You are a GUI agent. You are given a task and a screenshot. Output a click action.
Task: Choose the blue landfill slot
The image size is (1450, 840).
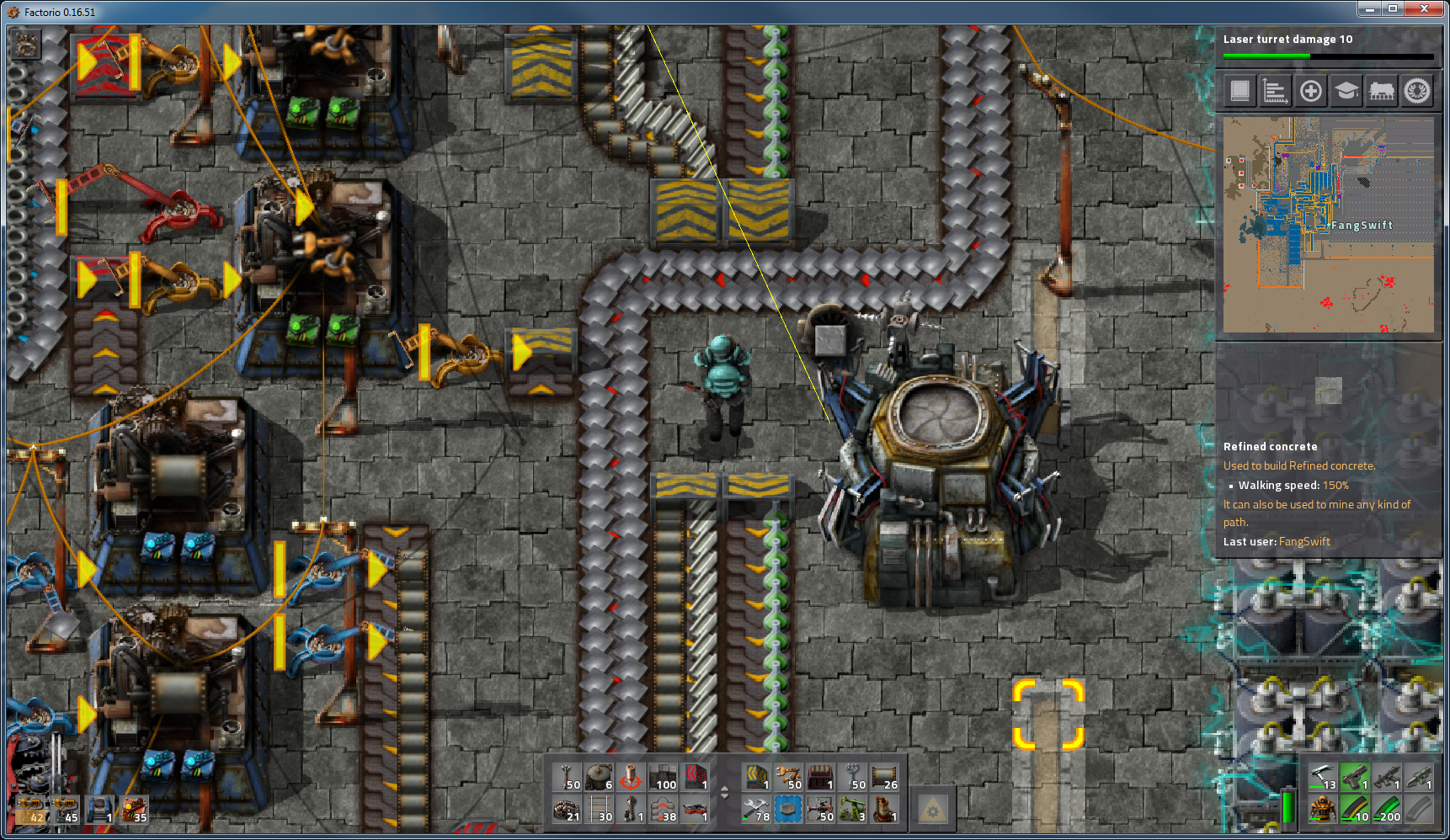point(788,810)
